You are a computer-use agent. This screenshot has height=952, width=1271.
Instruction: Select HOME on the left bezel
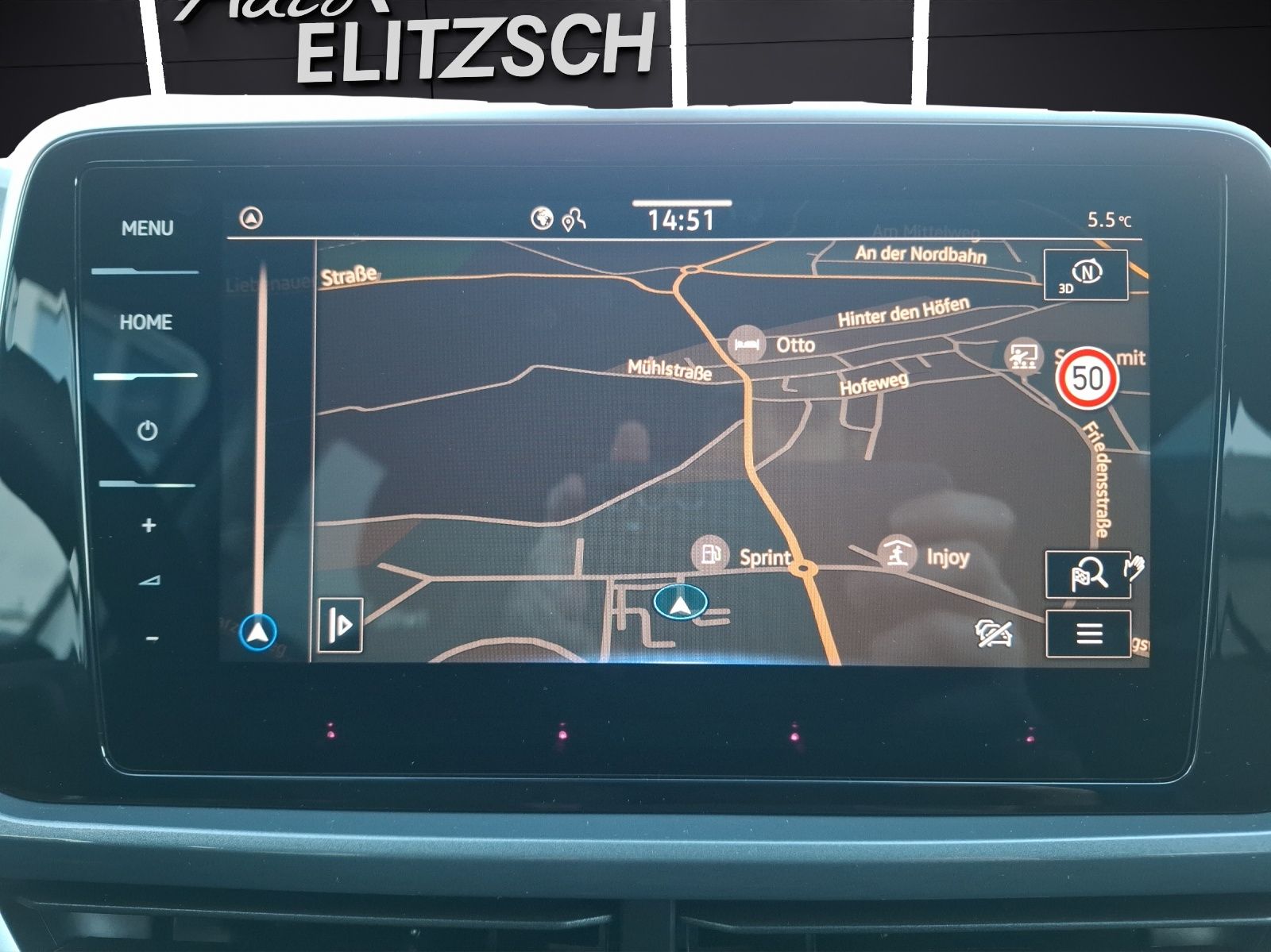point(145,322)
